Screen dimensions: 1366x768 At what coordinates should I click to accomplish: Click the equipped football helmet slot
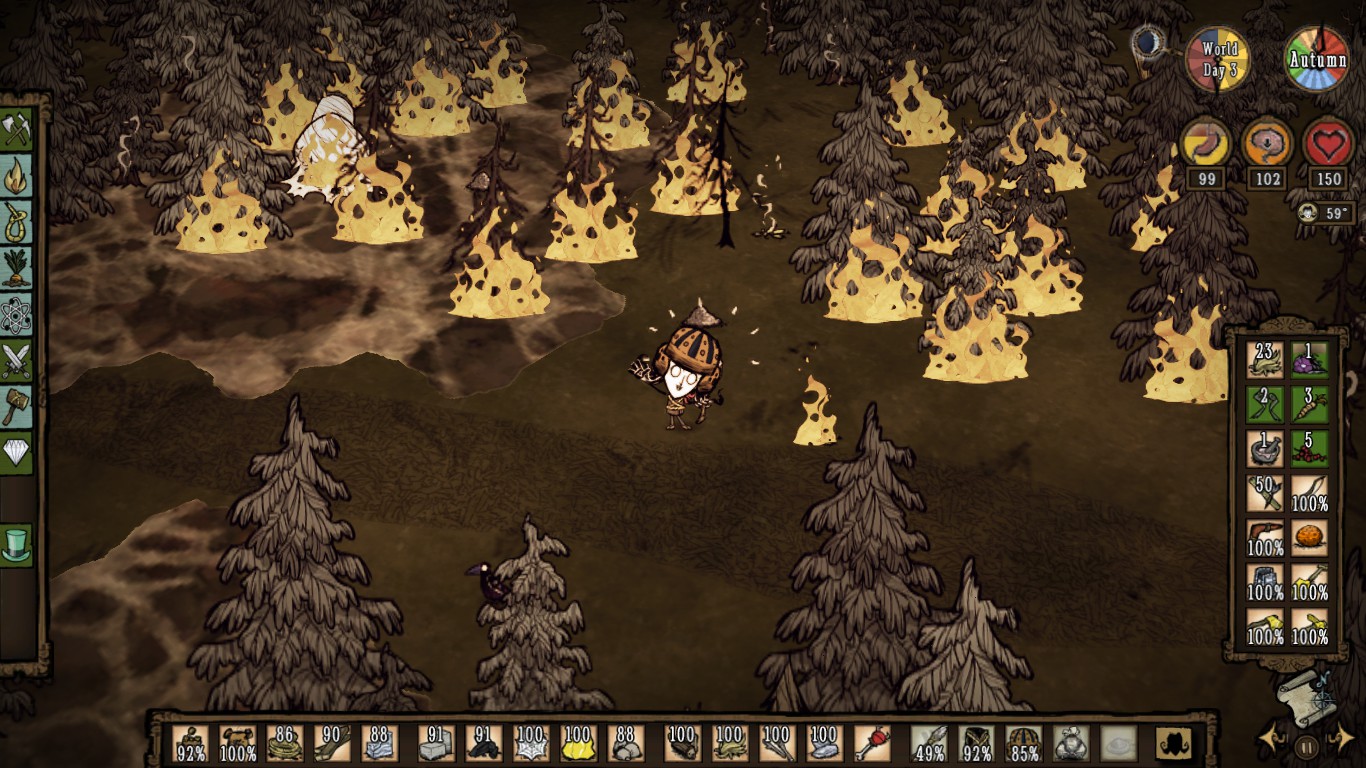pyautogui.click(x=1023, y=743)
